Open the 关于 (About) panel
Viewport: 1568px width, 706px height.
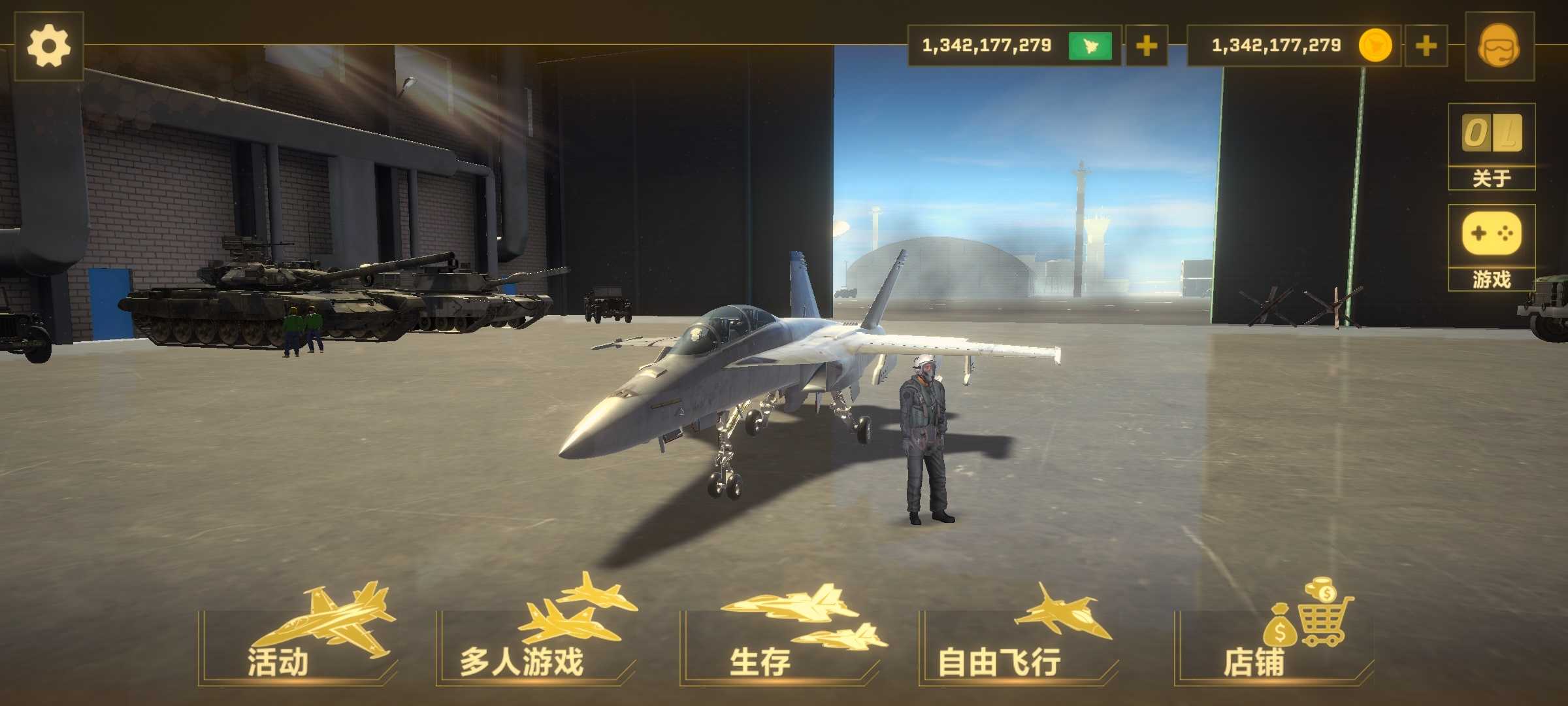tap(1492, 147)
